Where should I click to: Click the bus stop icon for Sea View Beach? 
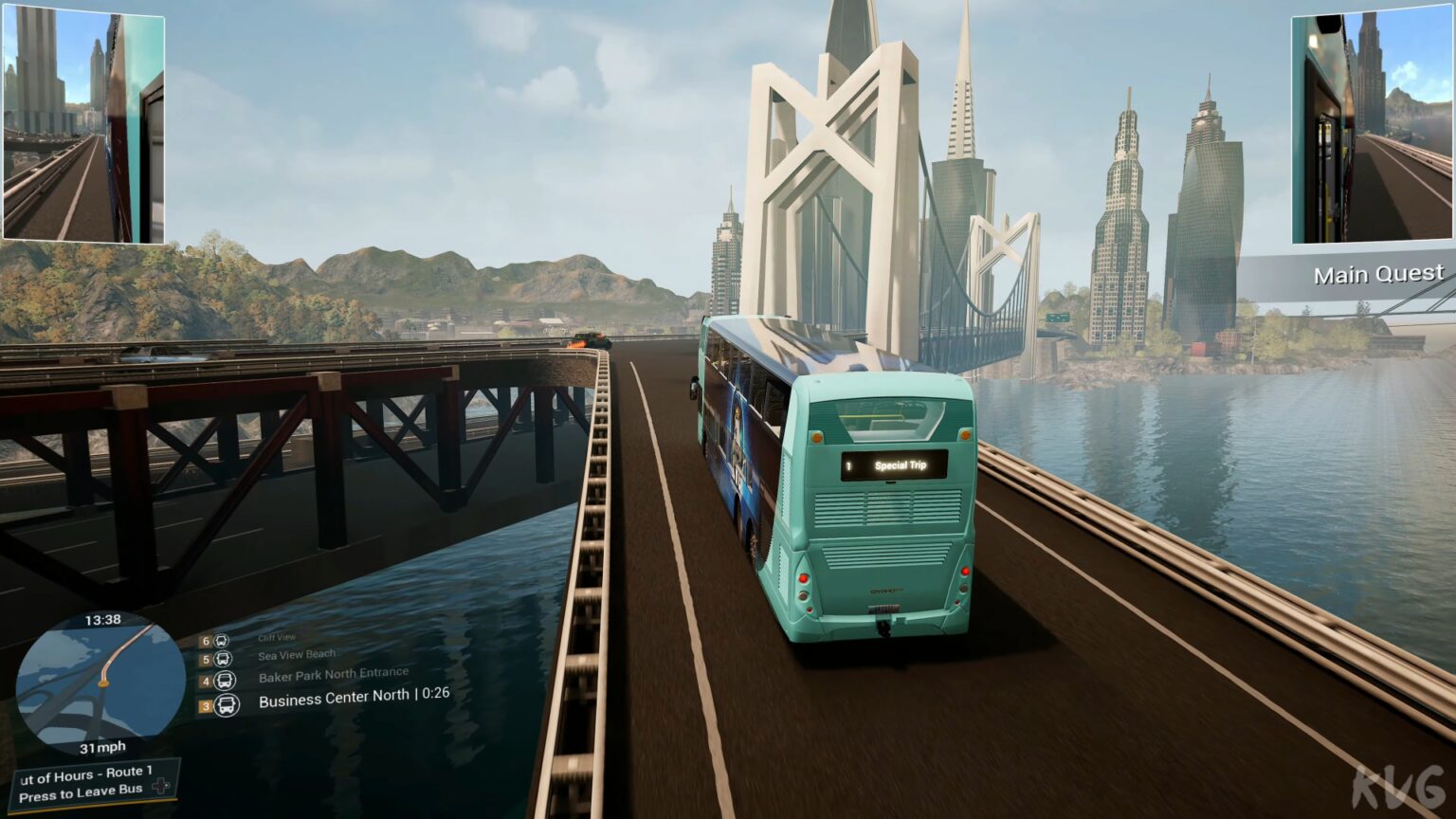(x=222, y=659)
